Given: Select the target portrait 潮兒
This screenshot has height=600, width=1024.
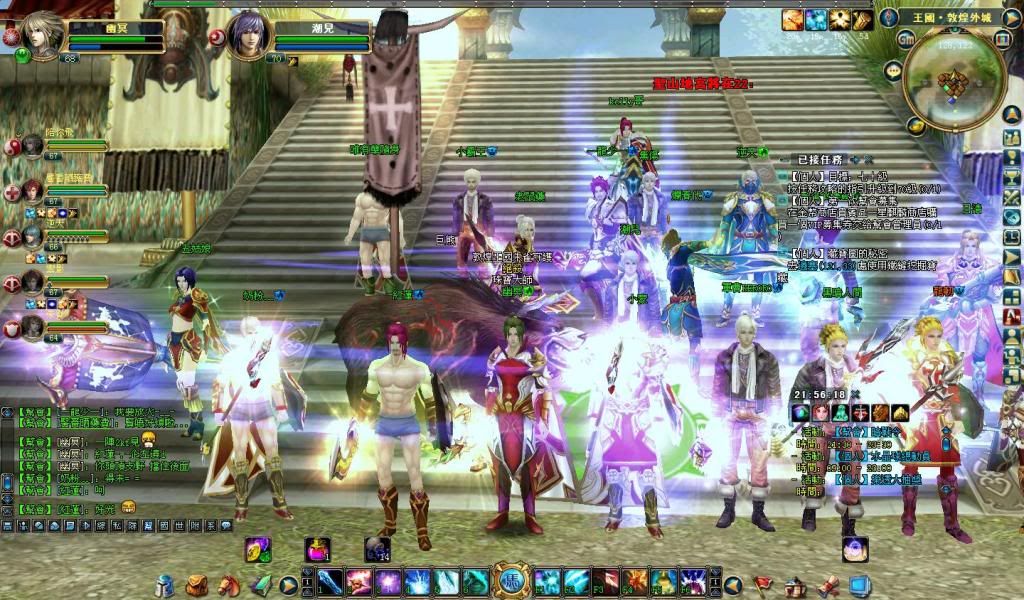Looking at the screenshot, I should click(247, 34).
